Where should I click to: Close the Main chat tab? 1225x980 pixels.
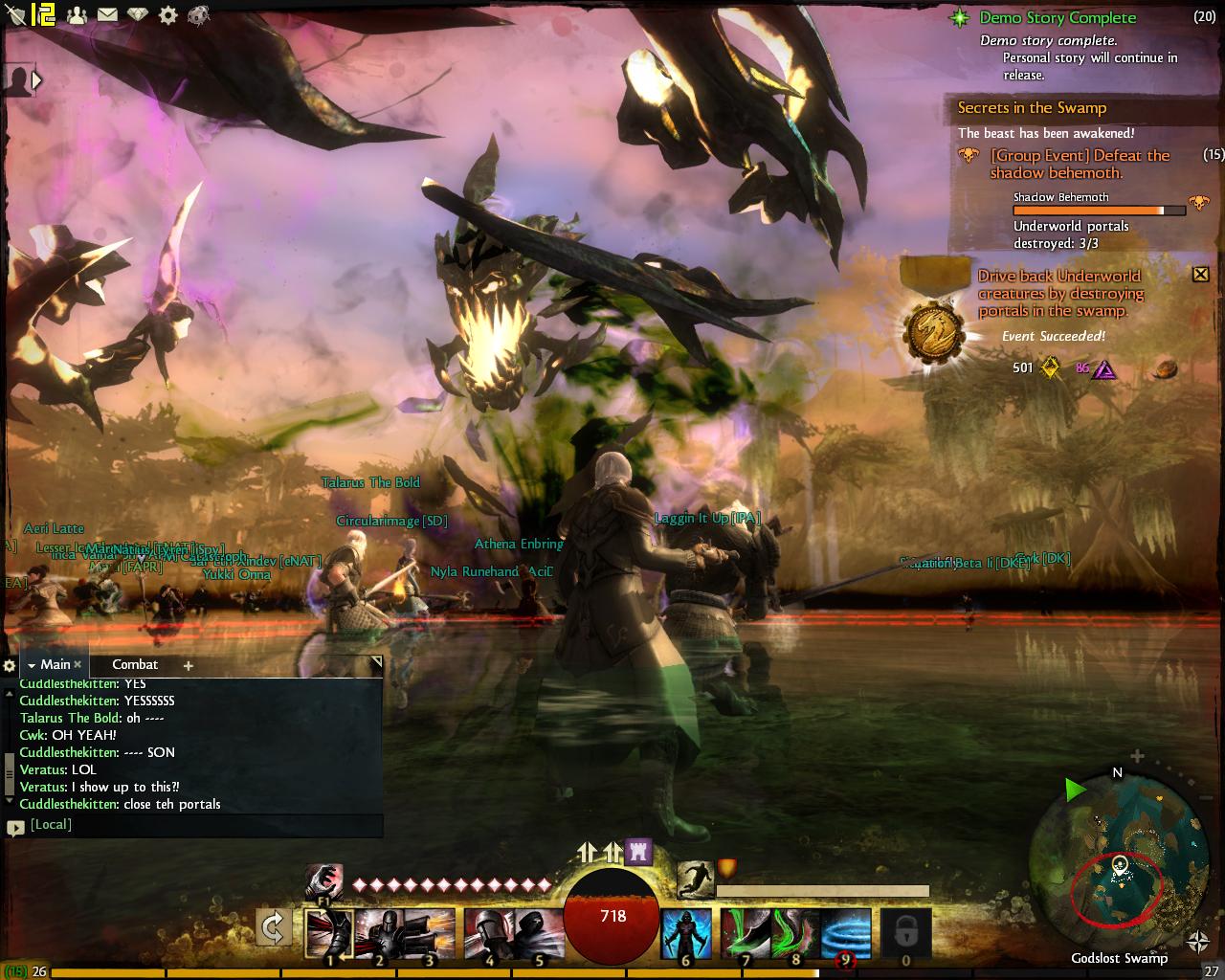[x=78, y=664]
